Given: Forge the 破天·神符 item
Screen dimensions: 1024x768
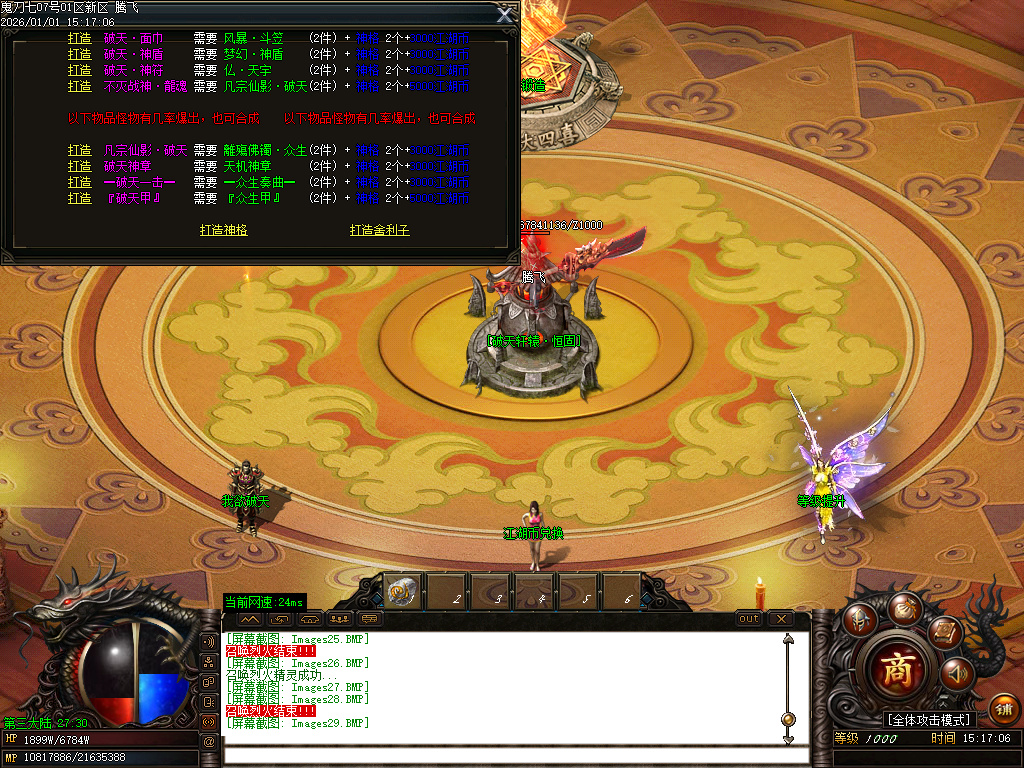Looking at the screenshot, I should [80, 71].
